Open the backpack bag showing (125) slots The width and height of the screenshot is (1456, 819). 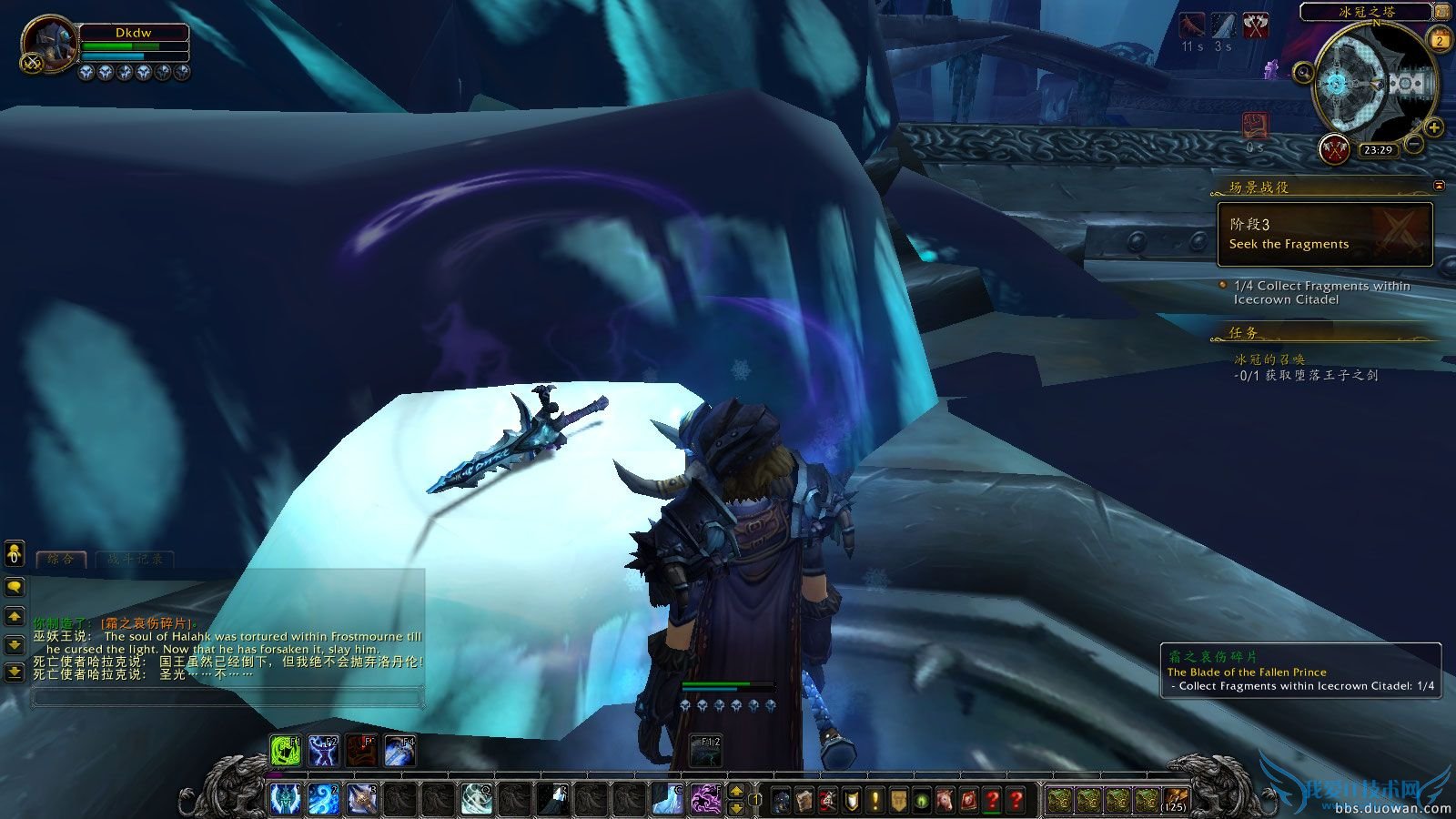[1176, 800]
